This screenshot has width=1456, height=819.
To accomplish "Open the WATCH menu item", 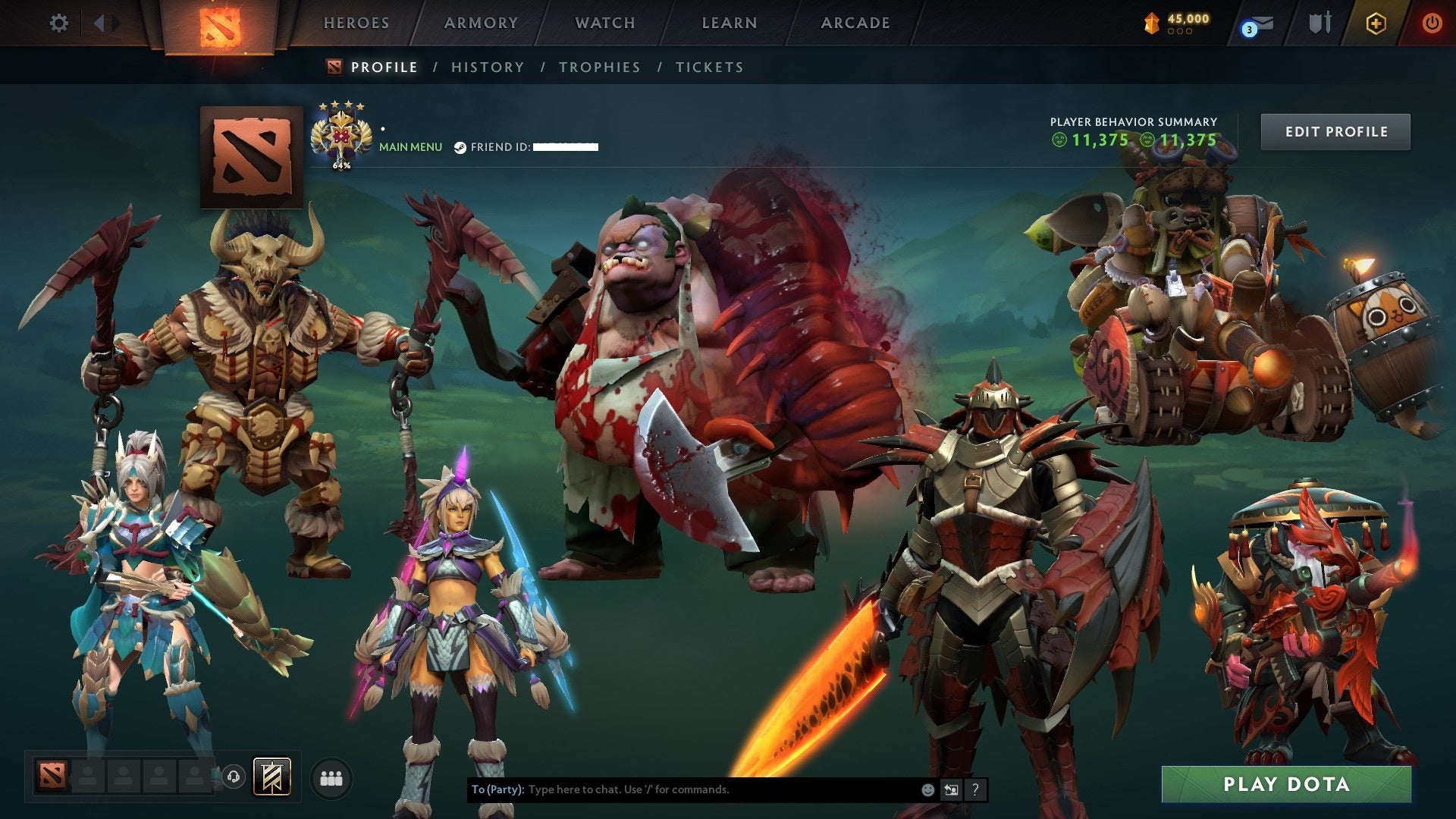I will [x=604, y=23].
